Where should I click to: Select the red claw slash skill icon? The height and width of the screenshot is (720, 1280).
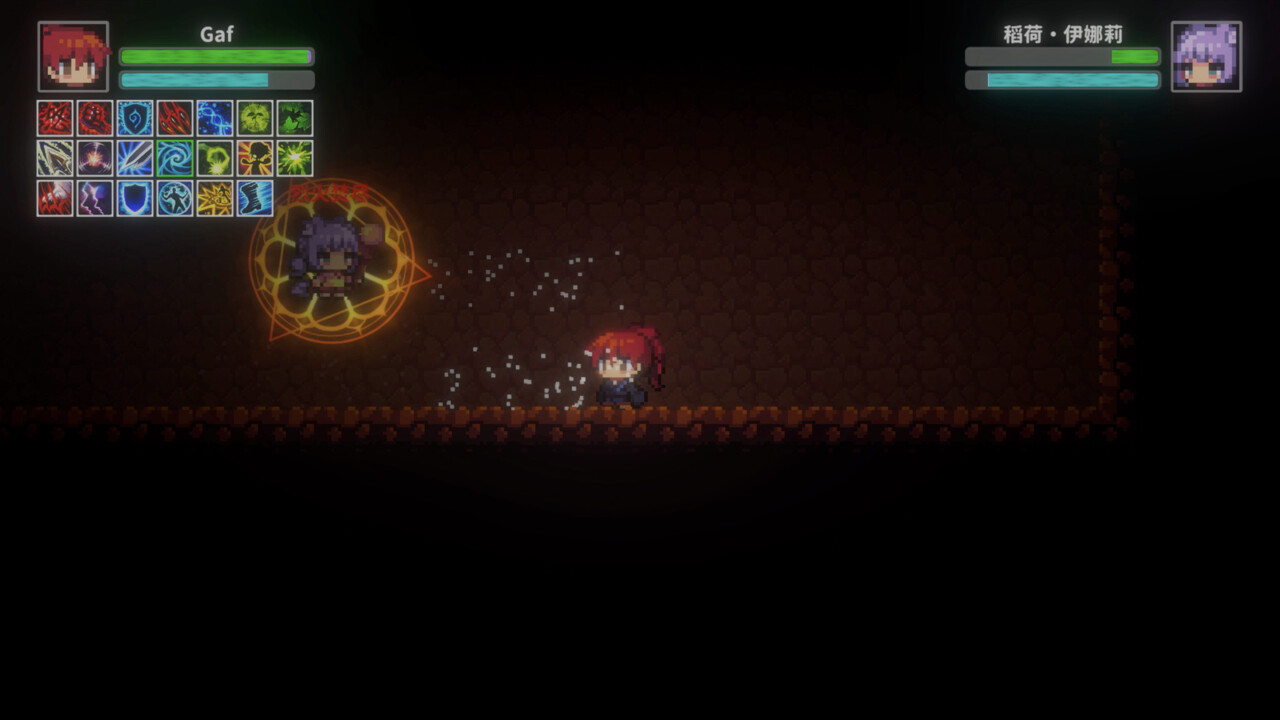pyautogui.click(x=55, y=118)
